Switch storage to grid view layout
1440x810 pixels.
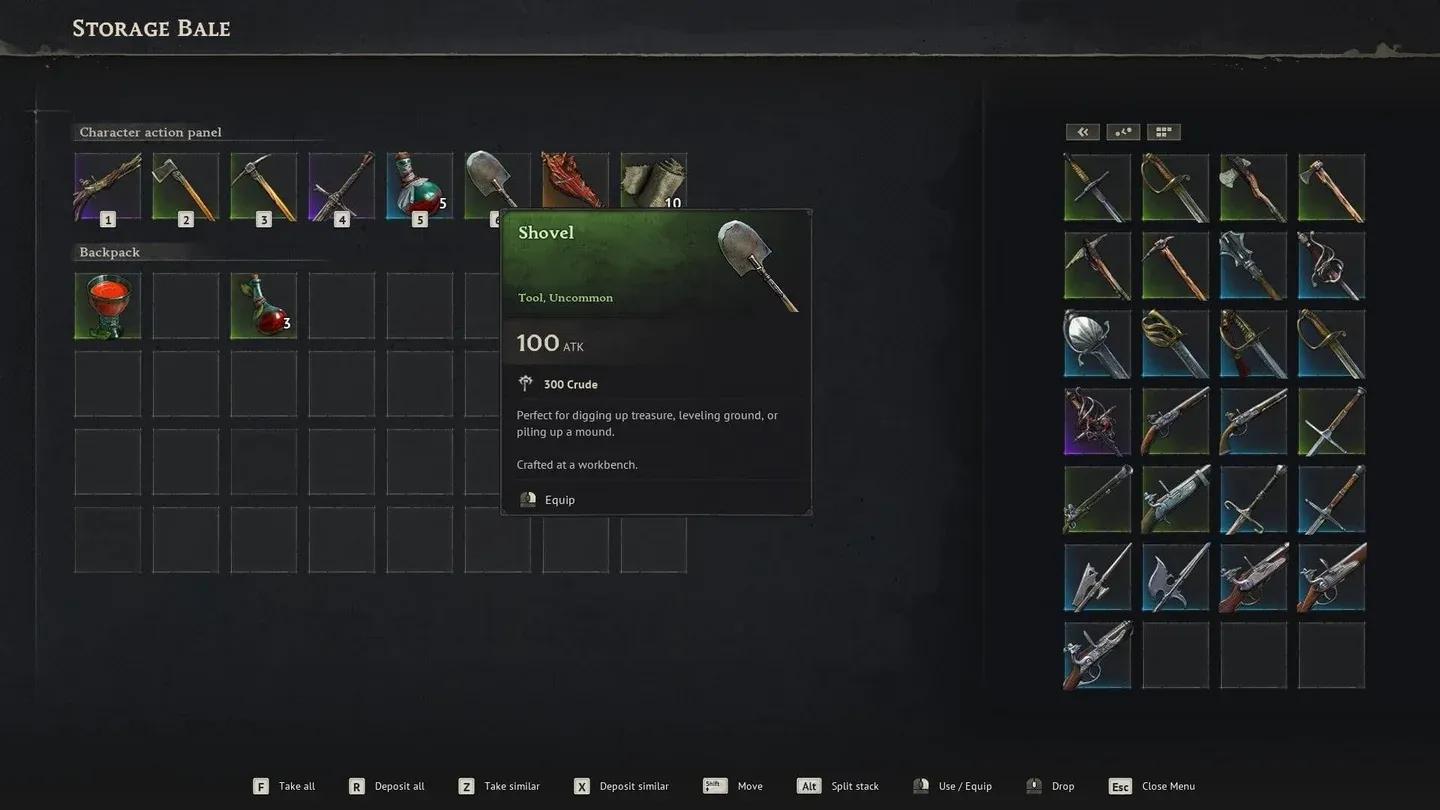click(x=1162, y=131)
